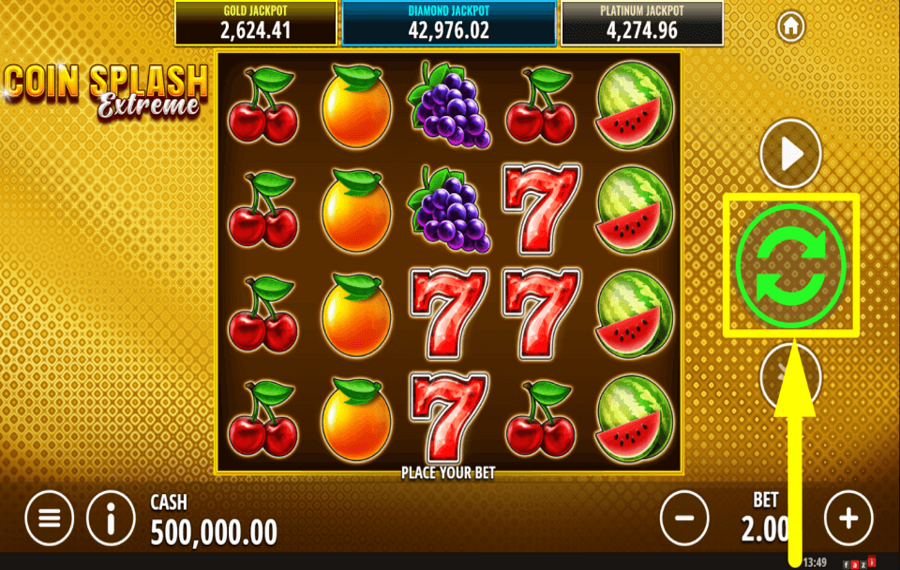This screenshot has height=570, width=900.
Task: Open the hamburger menu
Action: tap(50, 518)
